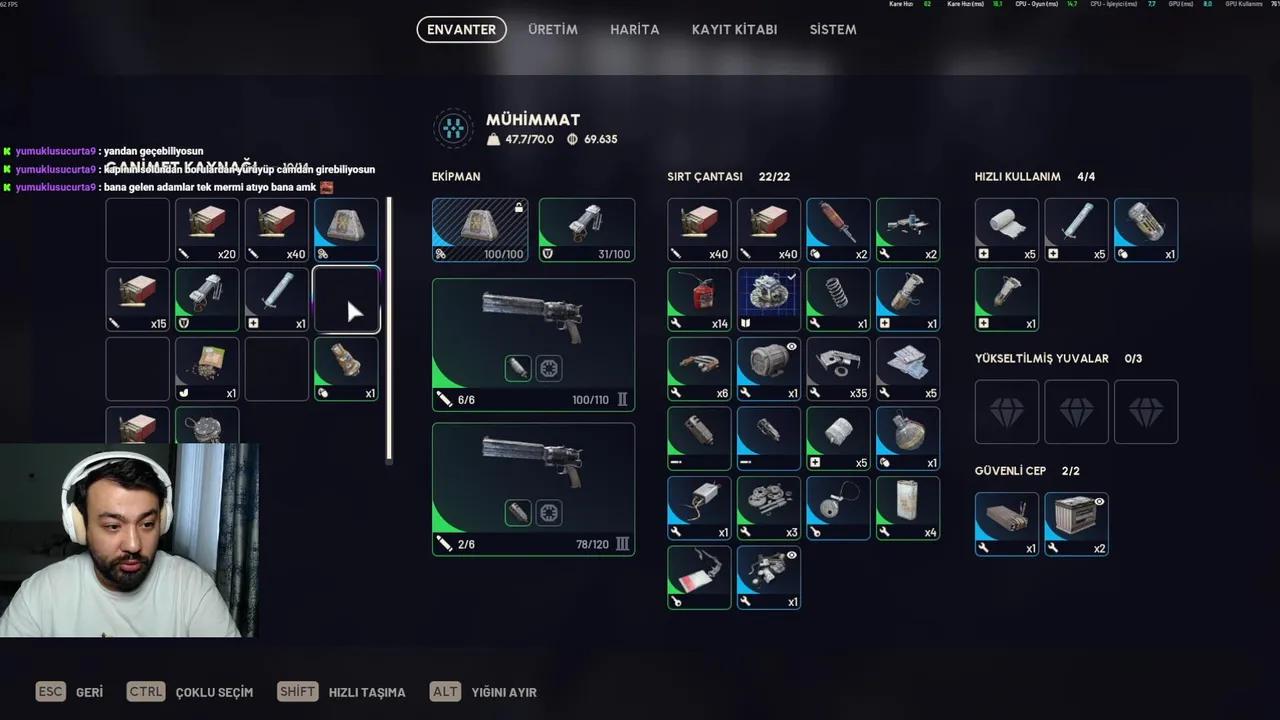Image resolution: width=1280 pixels, height=720 pixels.
Task: Pick the x20 ammo box in loot
Action: pos(207,230)
